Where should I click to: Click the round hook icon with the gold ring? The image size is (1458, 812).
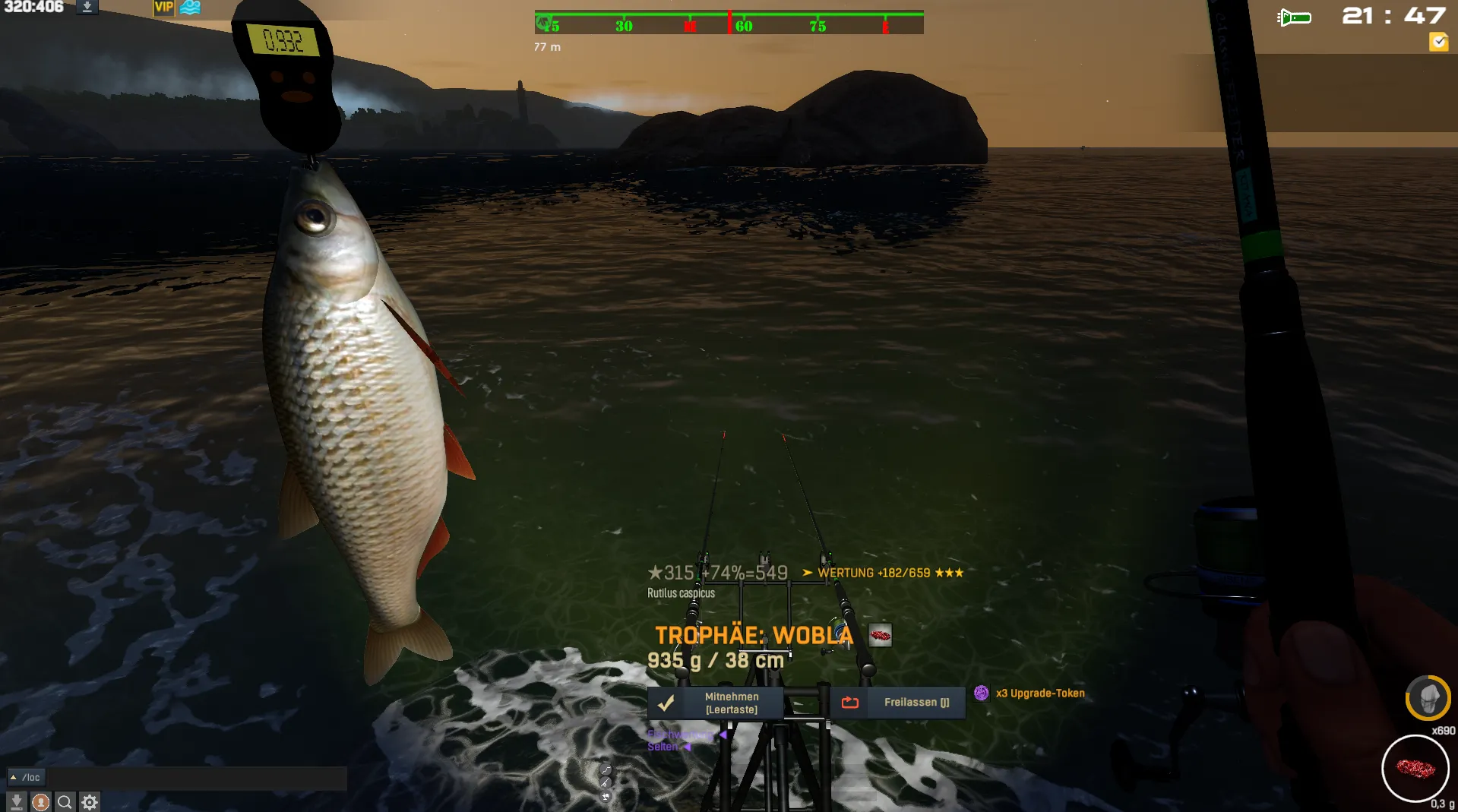pyautogui.click(x=1428, y=698)
